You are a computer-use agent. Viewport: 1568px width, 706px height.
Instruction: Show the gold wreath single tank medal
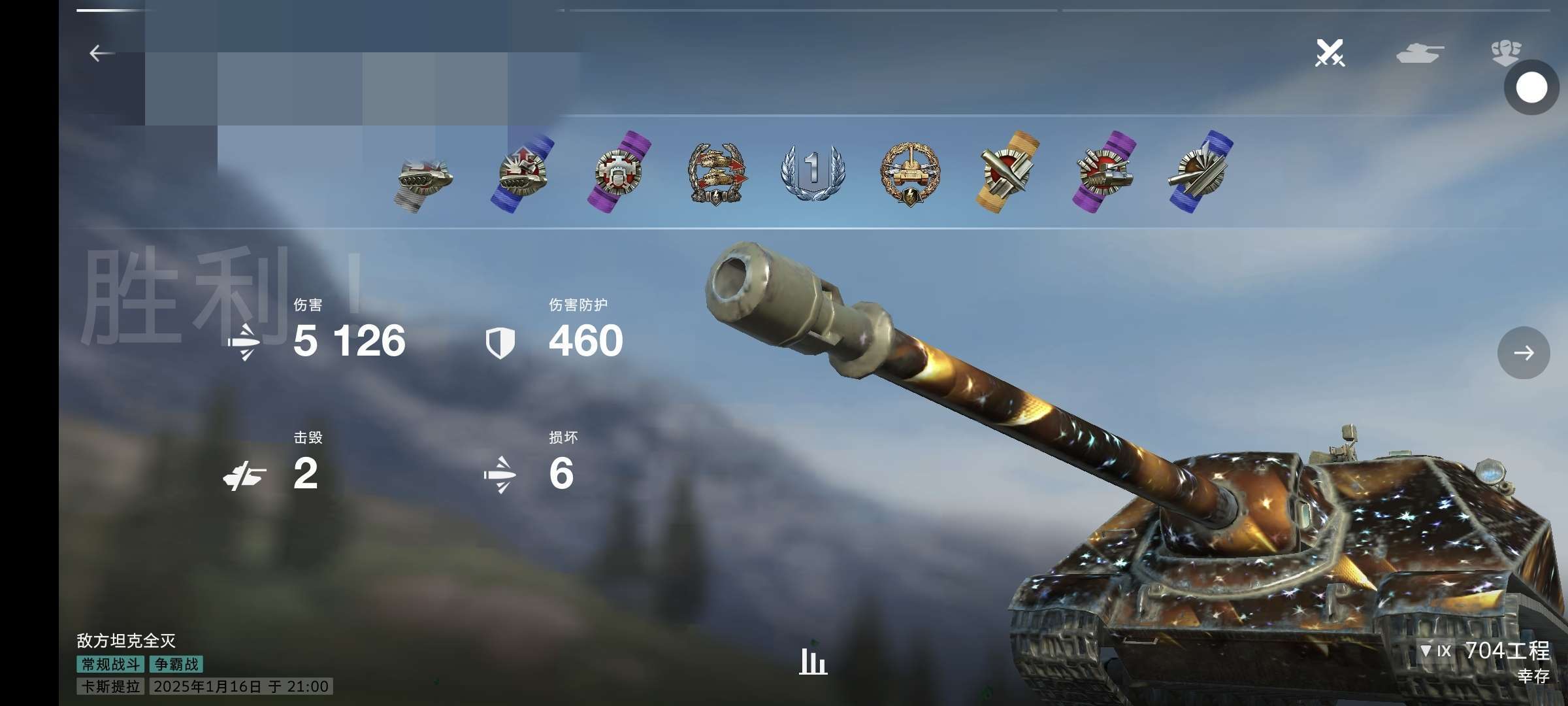point(910,173)
